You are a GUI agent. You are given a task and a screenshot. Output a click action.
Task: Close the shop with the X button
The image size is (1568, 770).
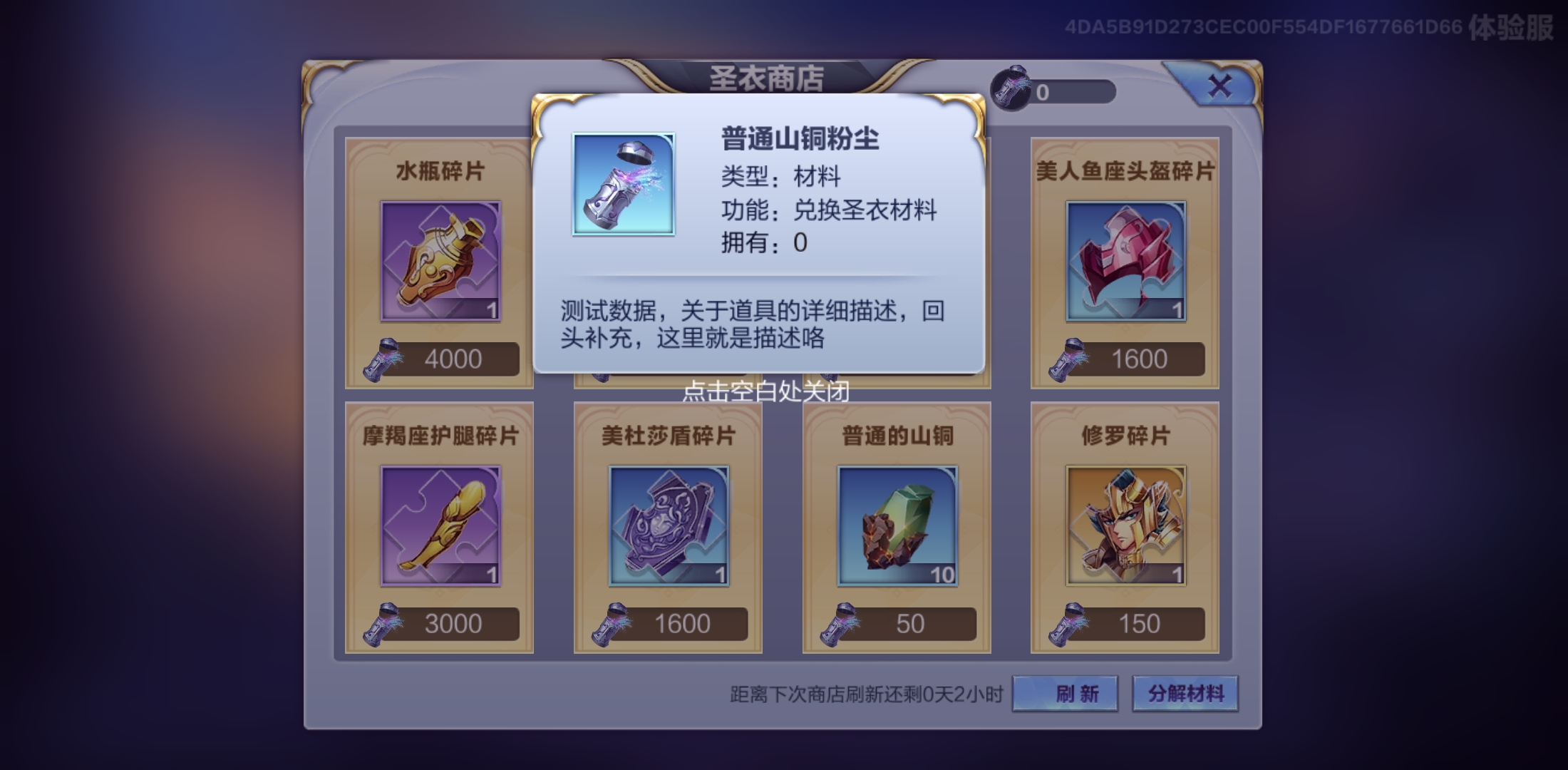(x=1221, y=84)
